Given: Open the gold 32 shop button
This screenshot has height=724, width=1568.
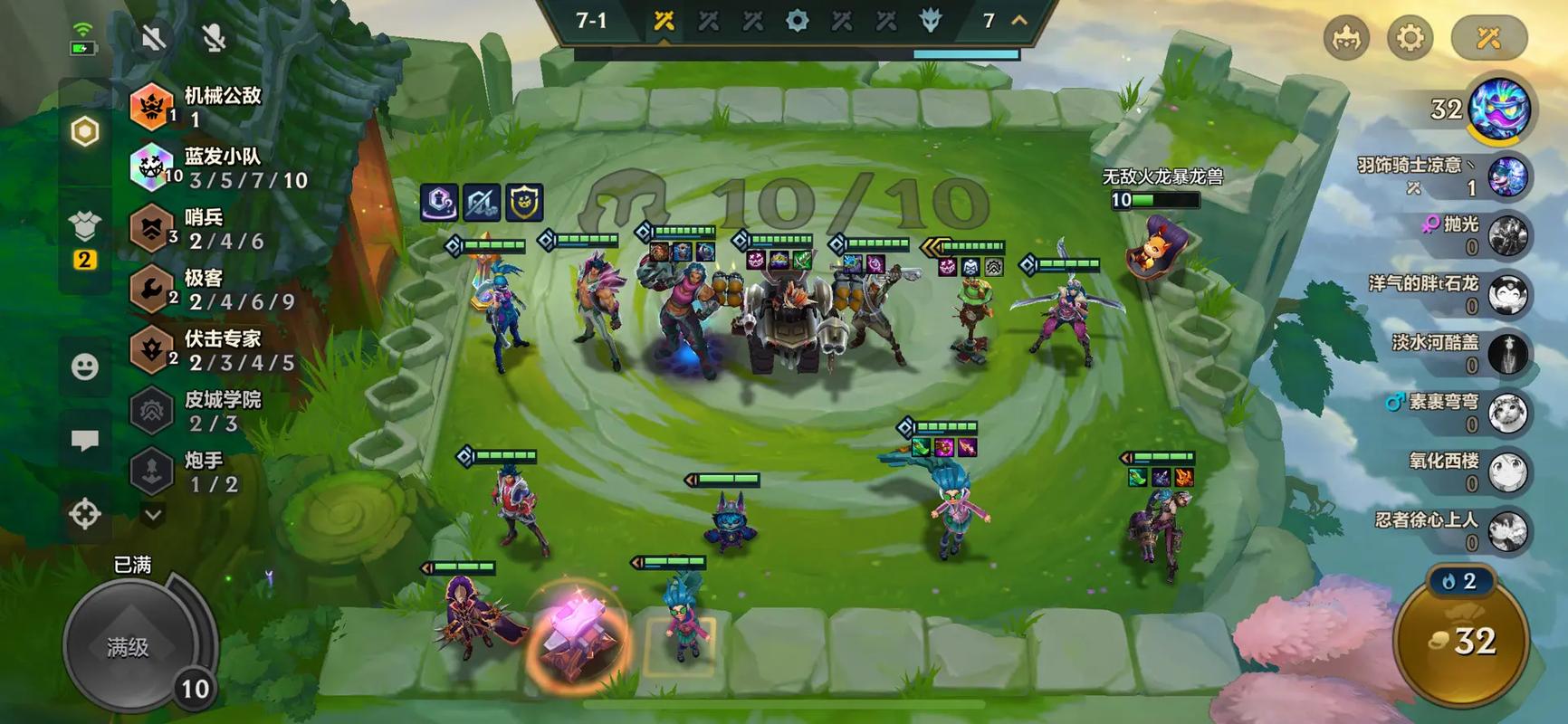Looking at the screenshot, I should (x=1462, y=641).
